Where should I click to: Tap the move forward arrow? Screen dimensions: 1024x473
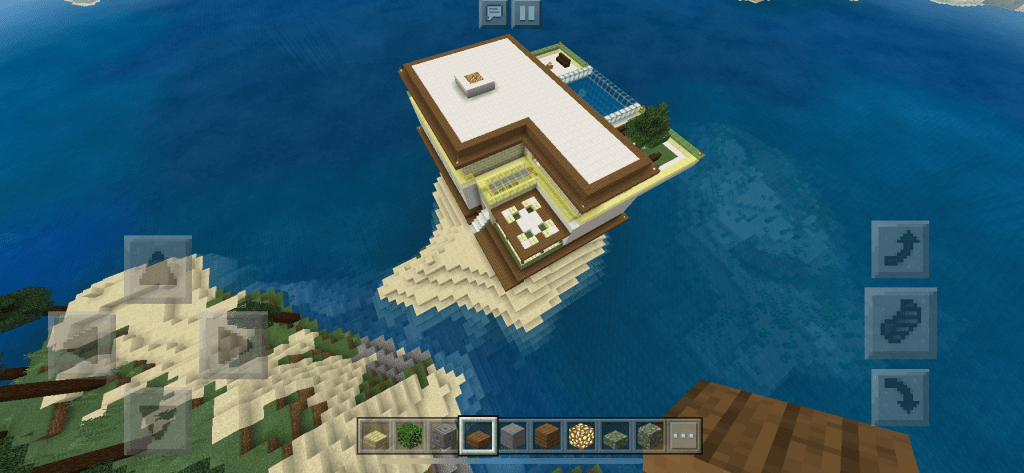point(157,269)
